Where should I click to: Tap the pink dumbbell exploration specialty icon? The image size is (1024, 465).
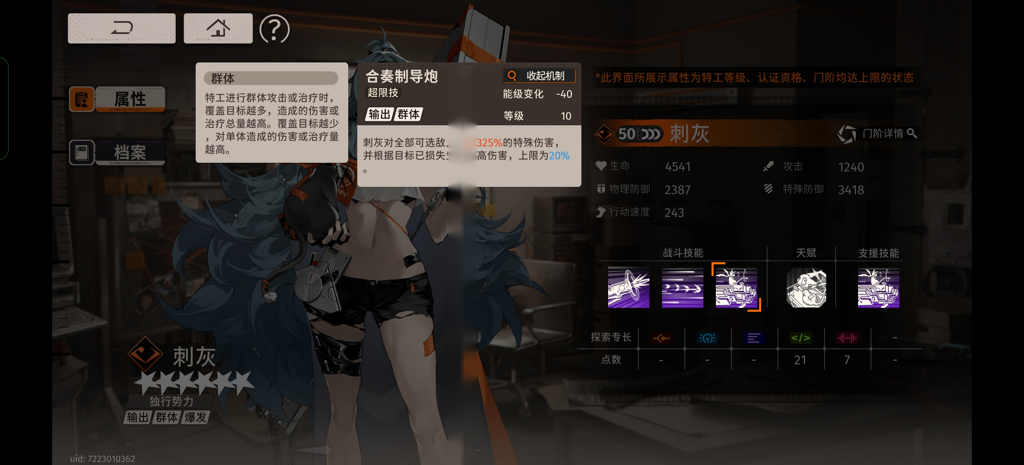coord(847,338)
